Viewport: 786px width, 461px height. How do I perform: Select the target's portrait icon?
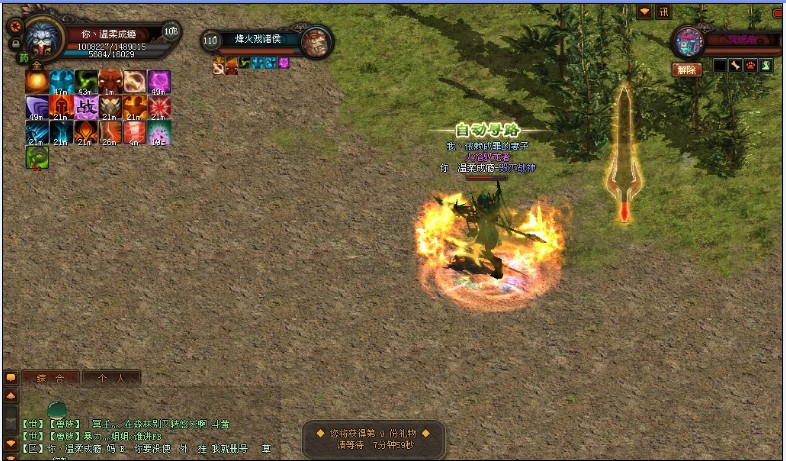(316, 41)
